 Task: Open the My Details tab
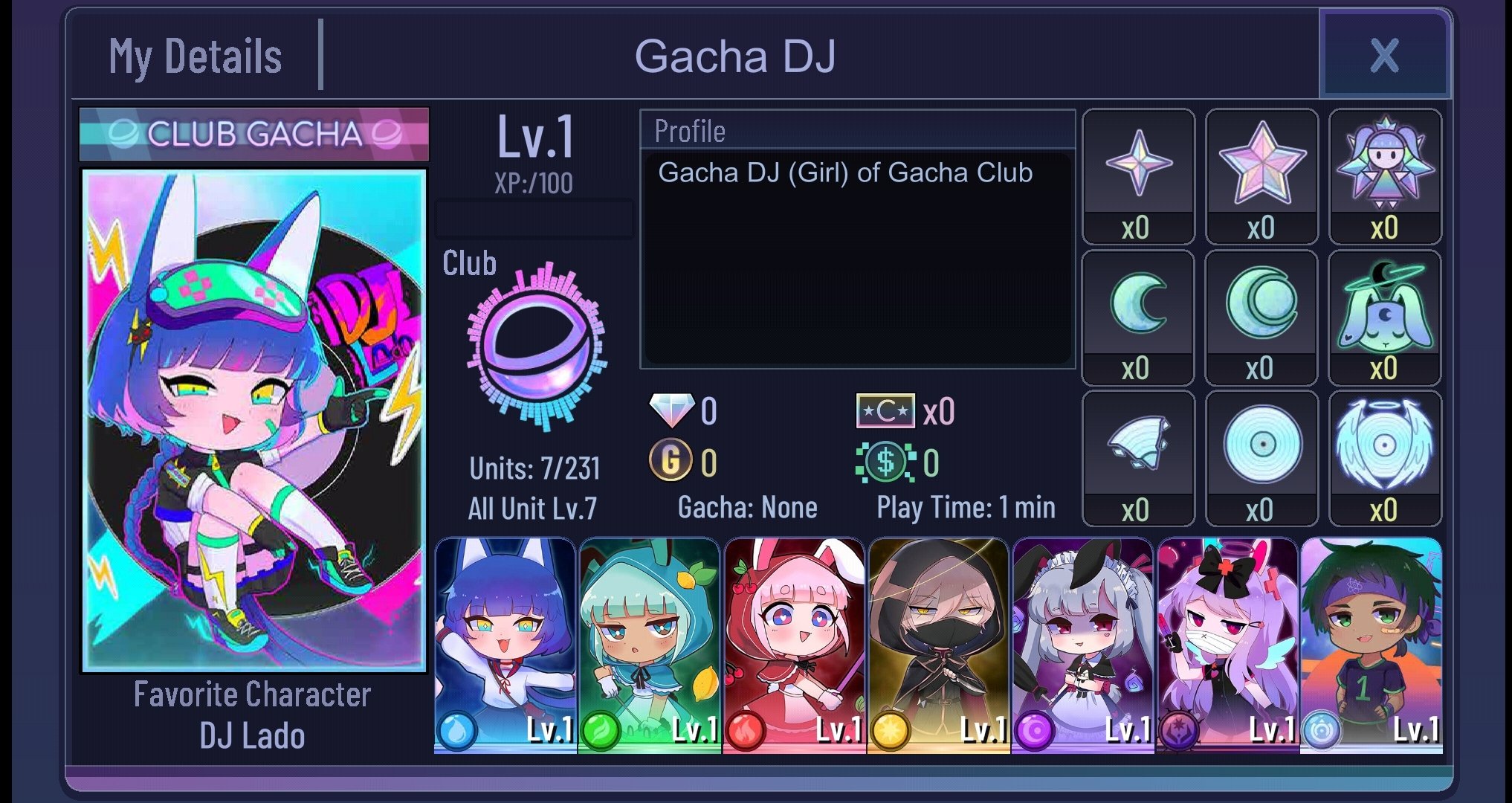tap(195, 54)
